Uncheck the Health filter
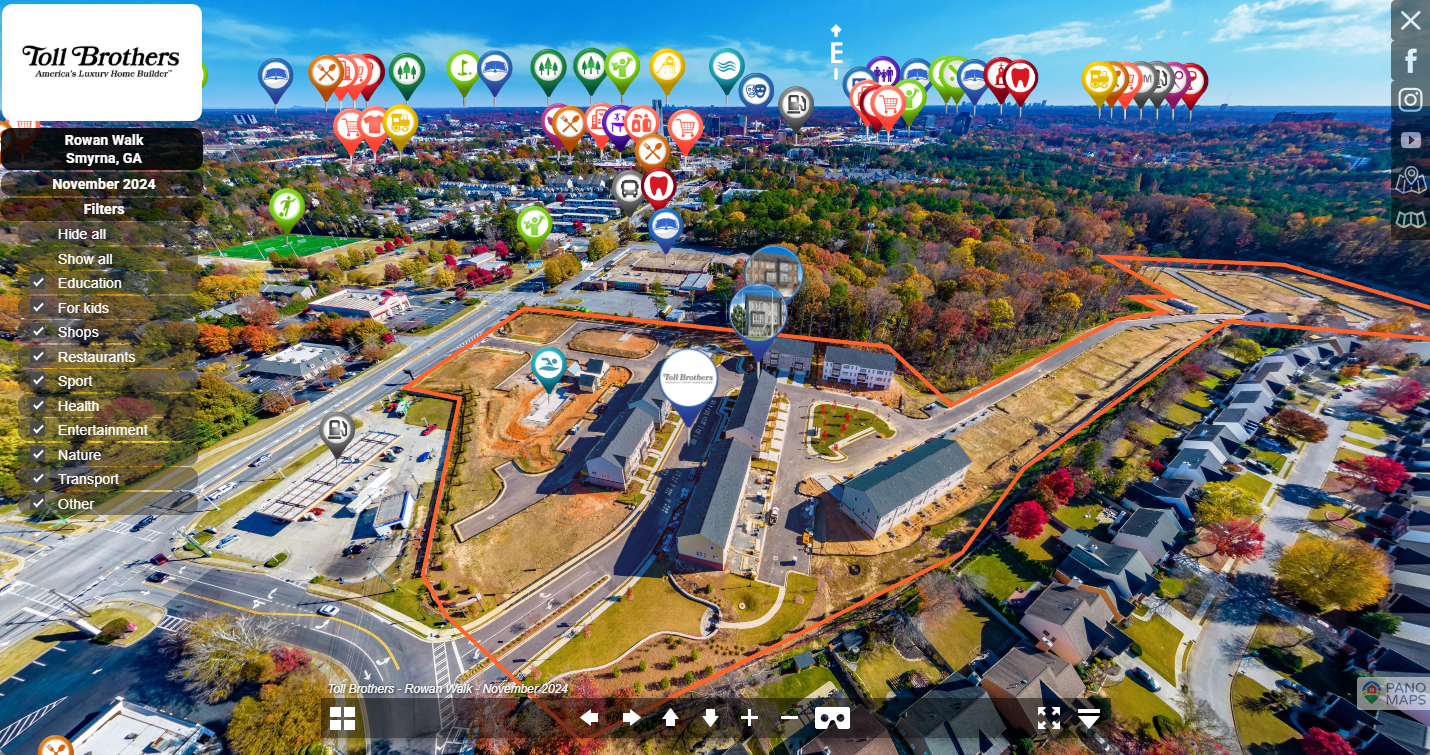Image resolution: width=1430 pixels, height=755 pixels. click(38, 406)
